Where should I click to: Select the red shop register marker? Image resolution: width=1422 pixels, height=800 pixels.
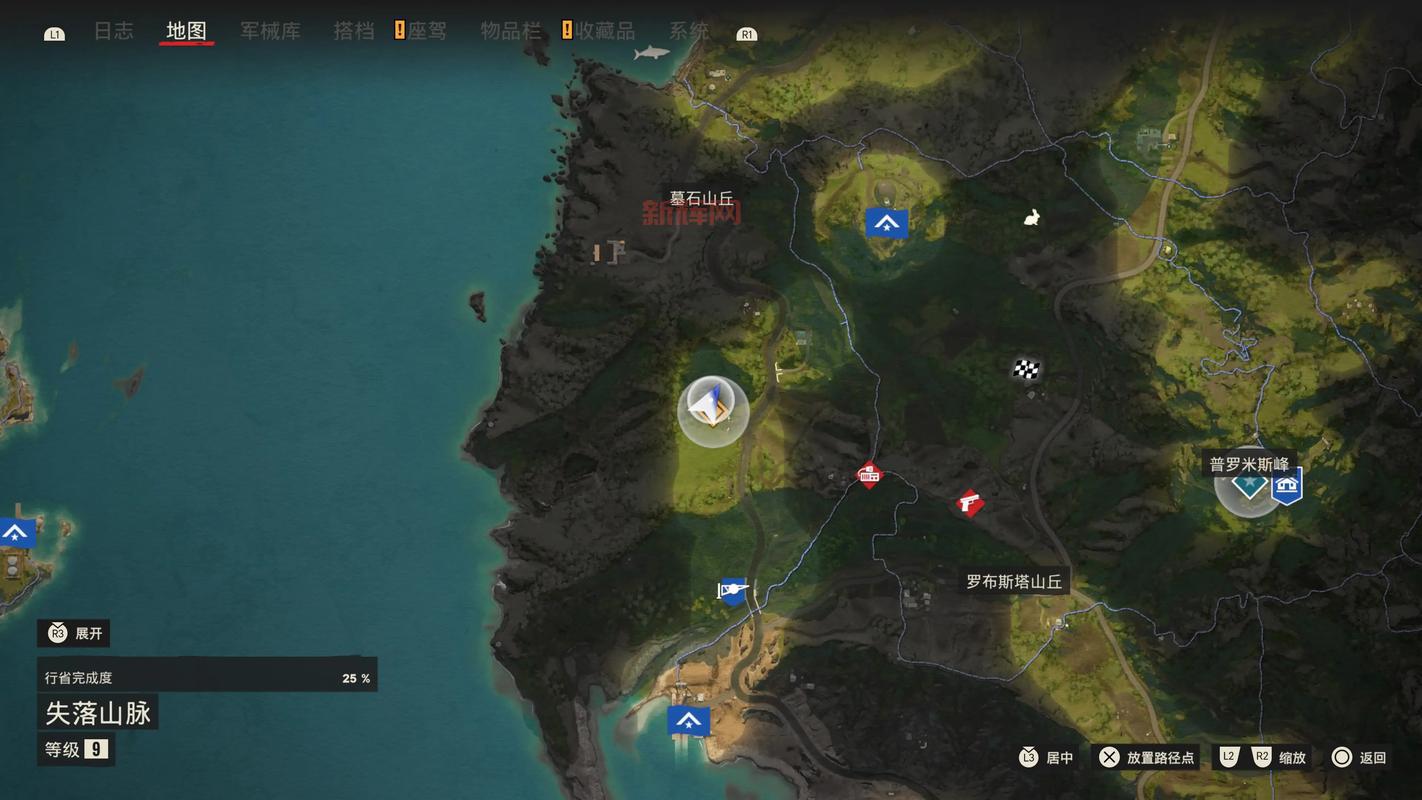tap(869, 475)
